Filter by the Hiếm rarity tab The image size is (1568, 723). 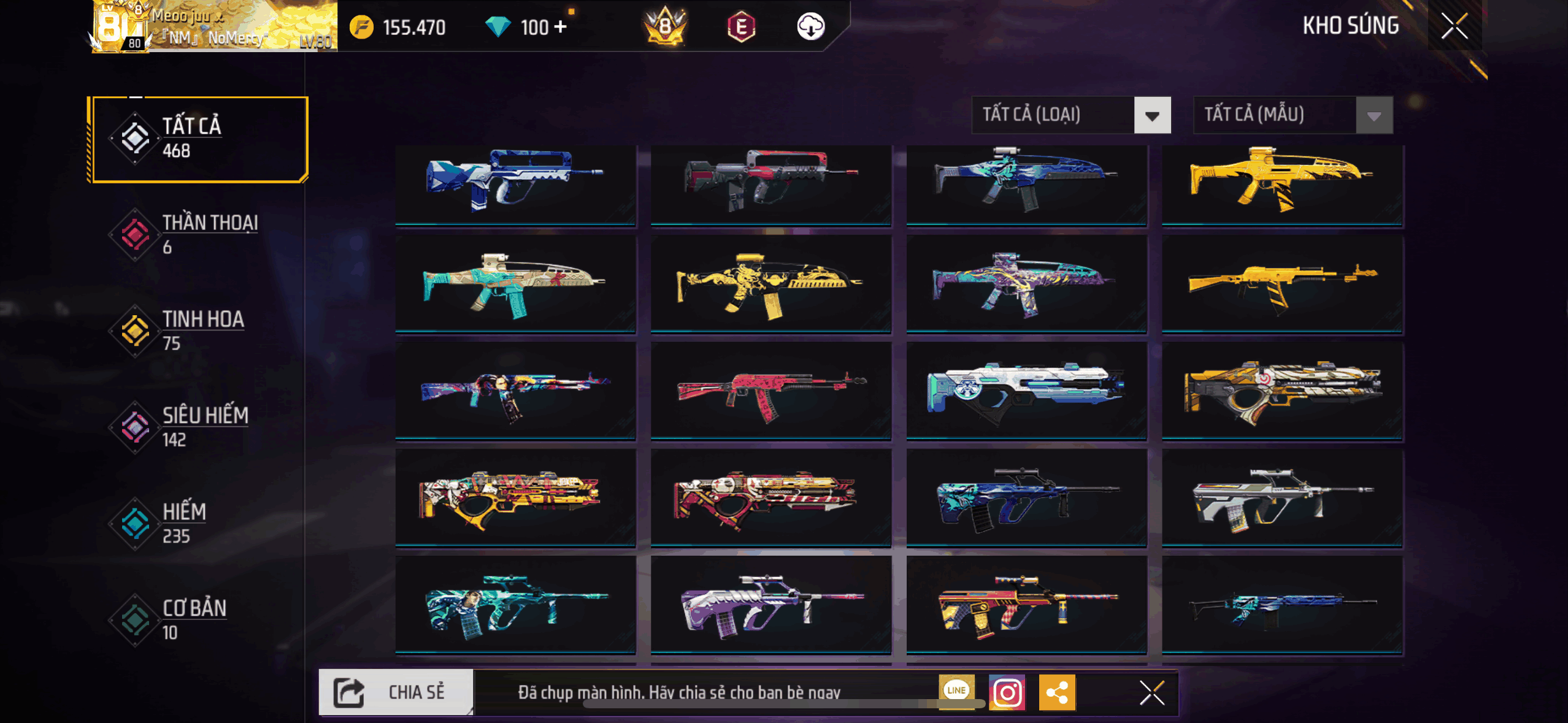tap(198, 523)
